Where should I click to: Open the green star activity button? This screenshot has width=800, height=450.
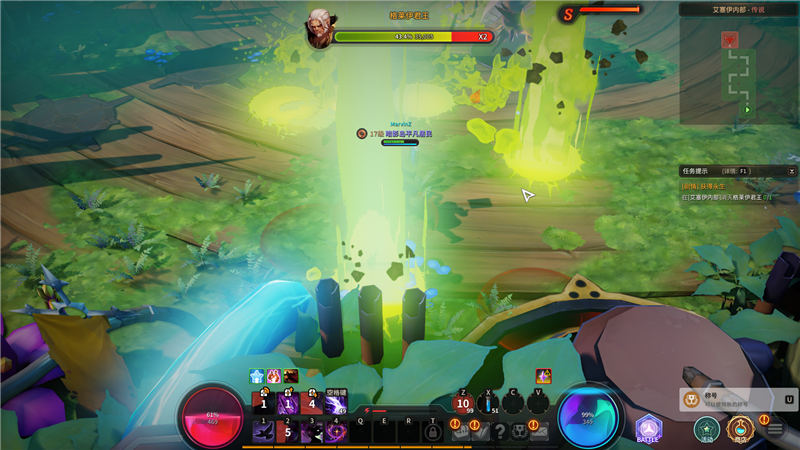click(x=707, y=429)
